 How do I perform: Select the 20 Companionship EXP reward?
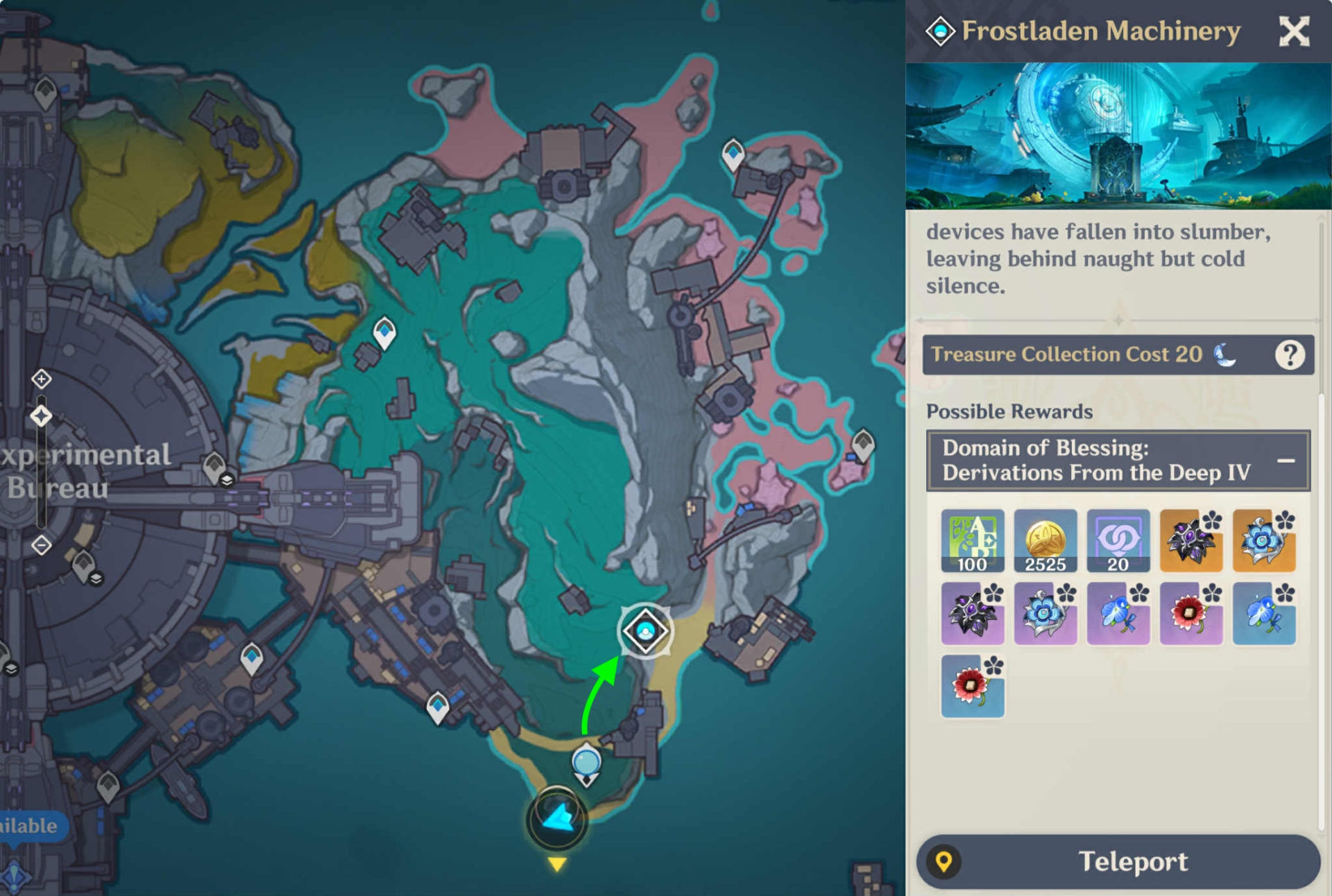pos(1118,541)
